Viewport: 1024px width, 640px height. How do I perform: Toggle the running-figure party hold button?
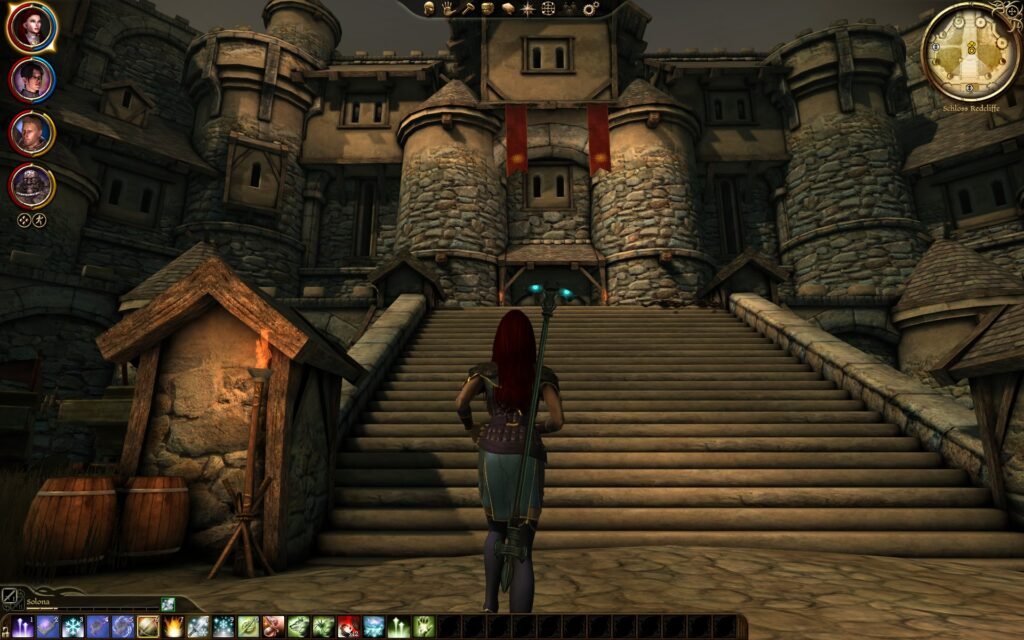[x=41, y=220]
